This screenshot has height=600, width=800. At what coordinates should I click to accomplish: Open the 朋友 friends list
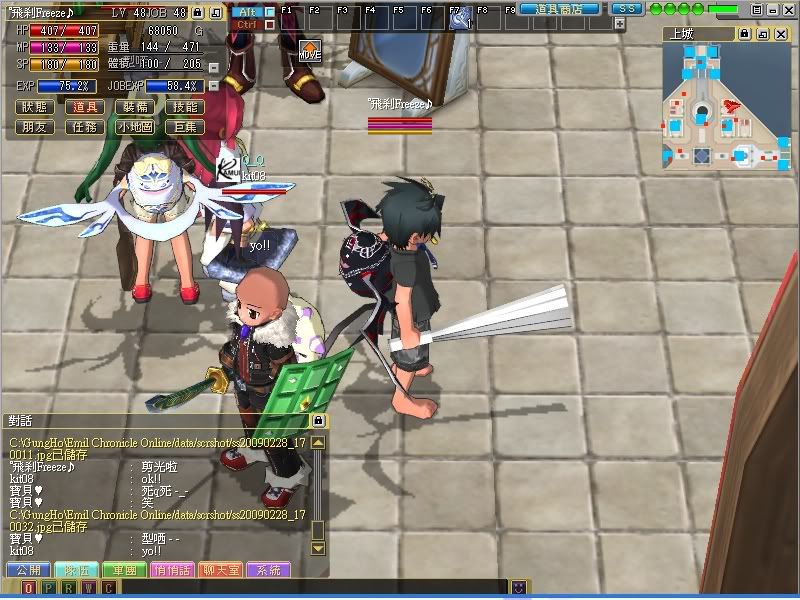pyautogui.click(x=35, y=127)
